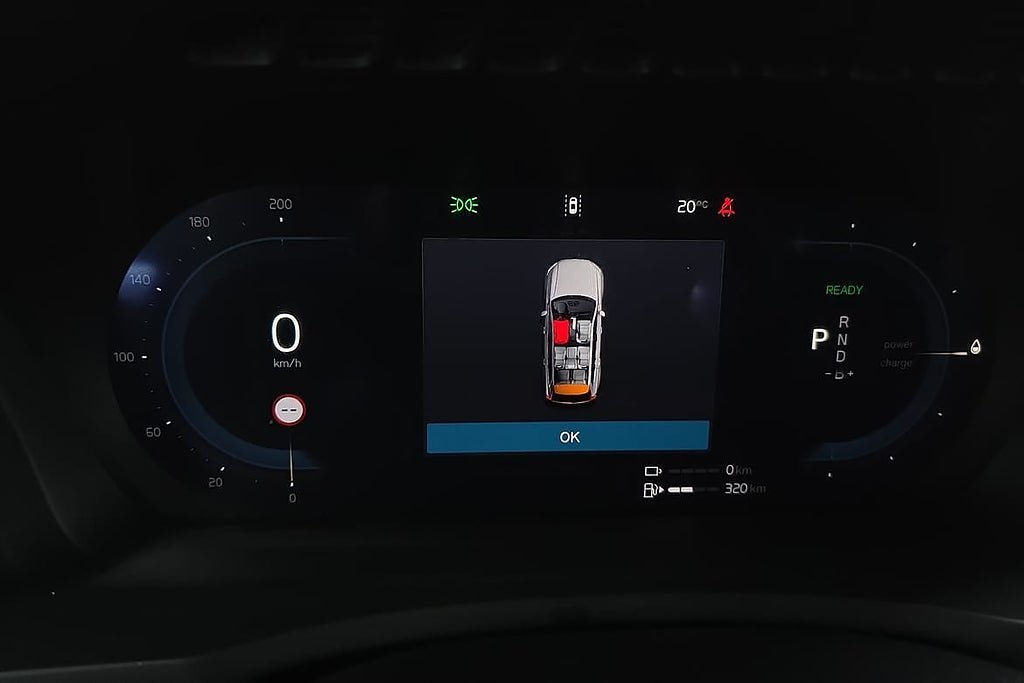Click the green headlight indicator icon
Screen dimensions: 1024x683
coord(464,206)
